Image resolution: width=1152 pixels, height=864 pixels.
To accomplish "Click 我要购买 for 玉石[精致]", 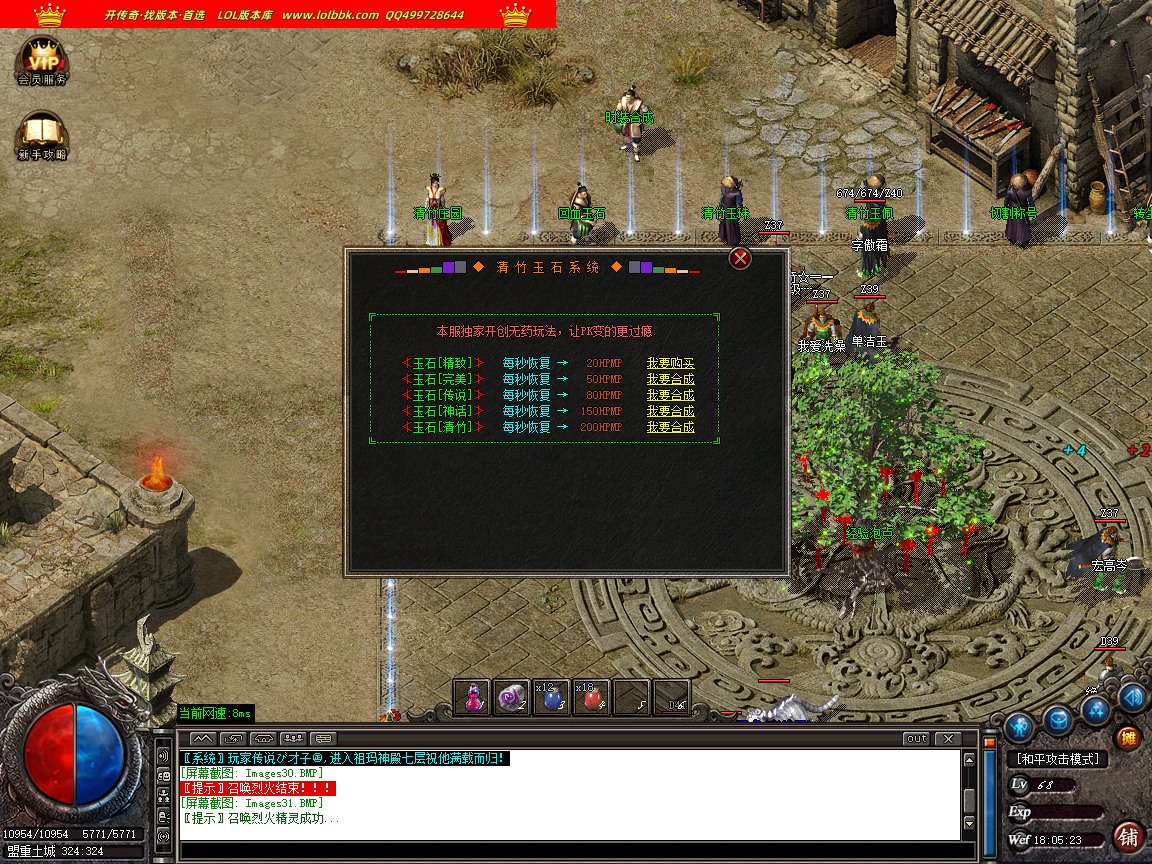I will [x=670, y=363].
